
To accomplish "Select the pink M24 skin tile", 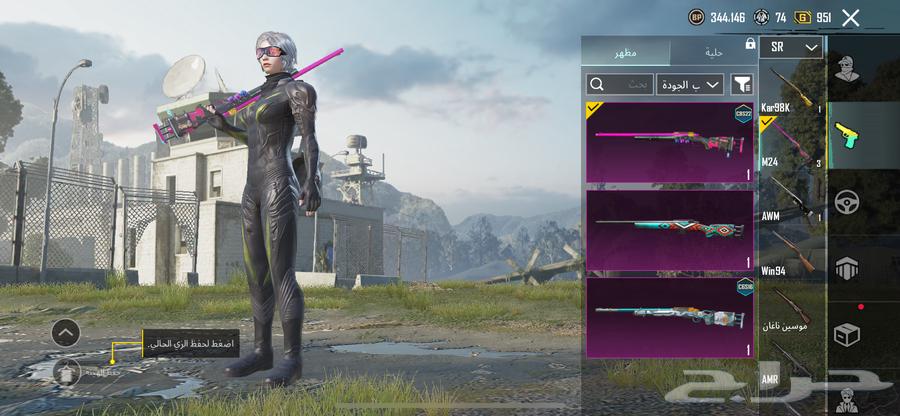I will (x=669, y=141).
